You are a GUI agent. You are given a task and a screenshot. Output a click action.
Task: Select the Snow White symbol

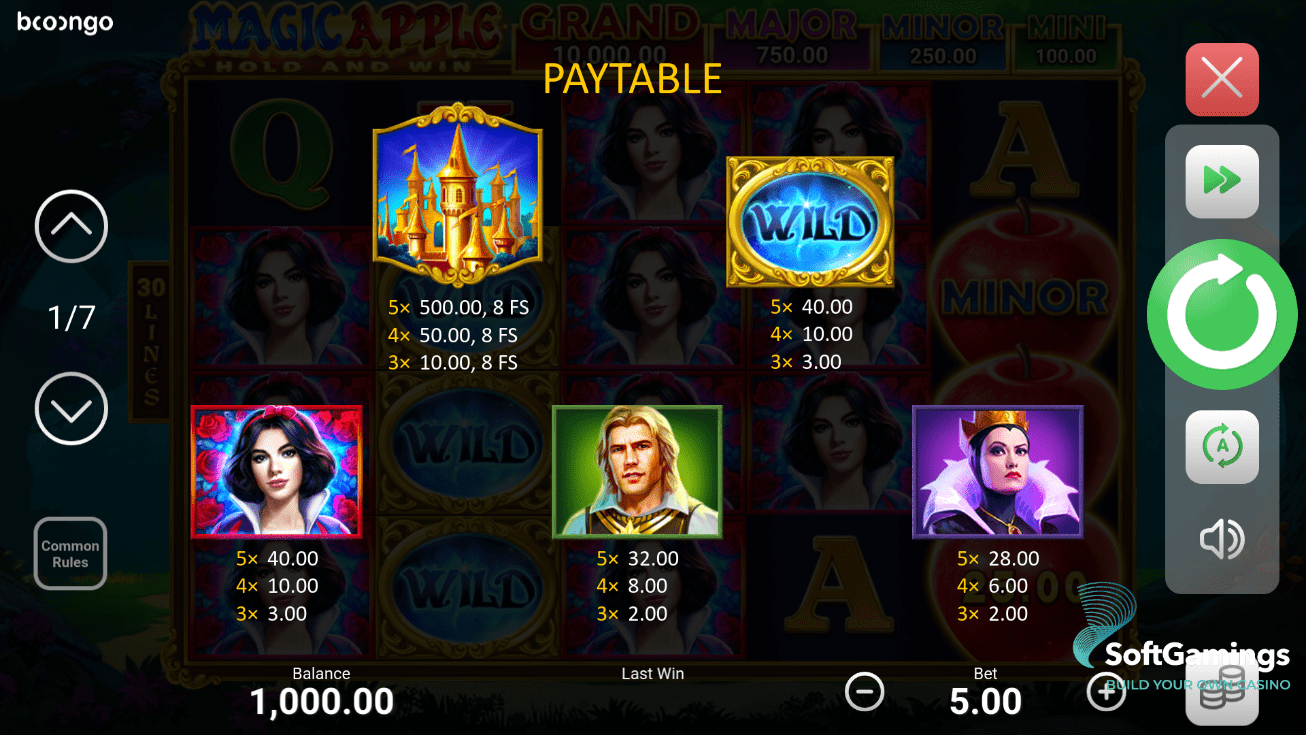pos(277,471)
